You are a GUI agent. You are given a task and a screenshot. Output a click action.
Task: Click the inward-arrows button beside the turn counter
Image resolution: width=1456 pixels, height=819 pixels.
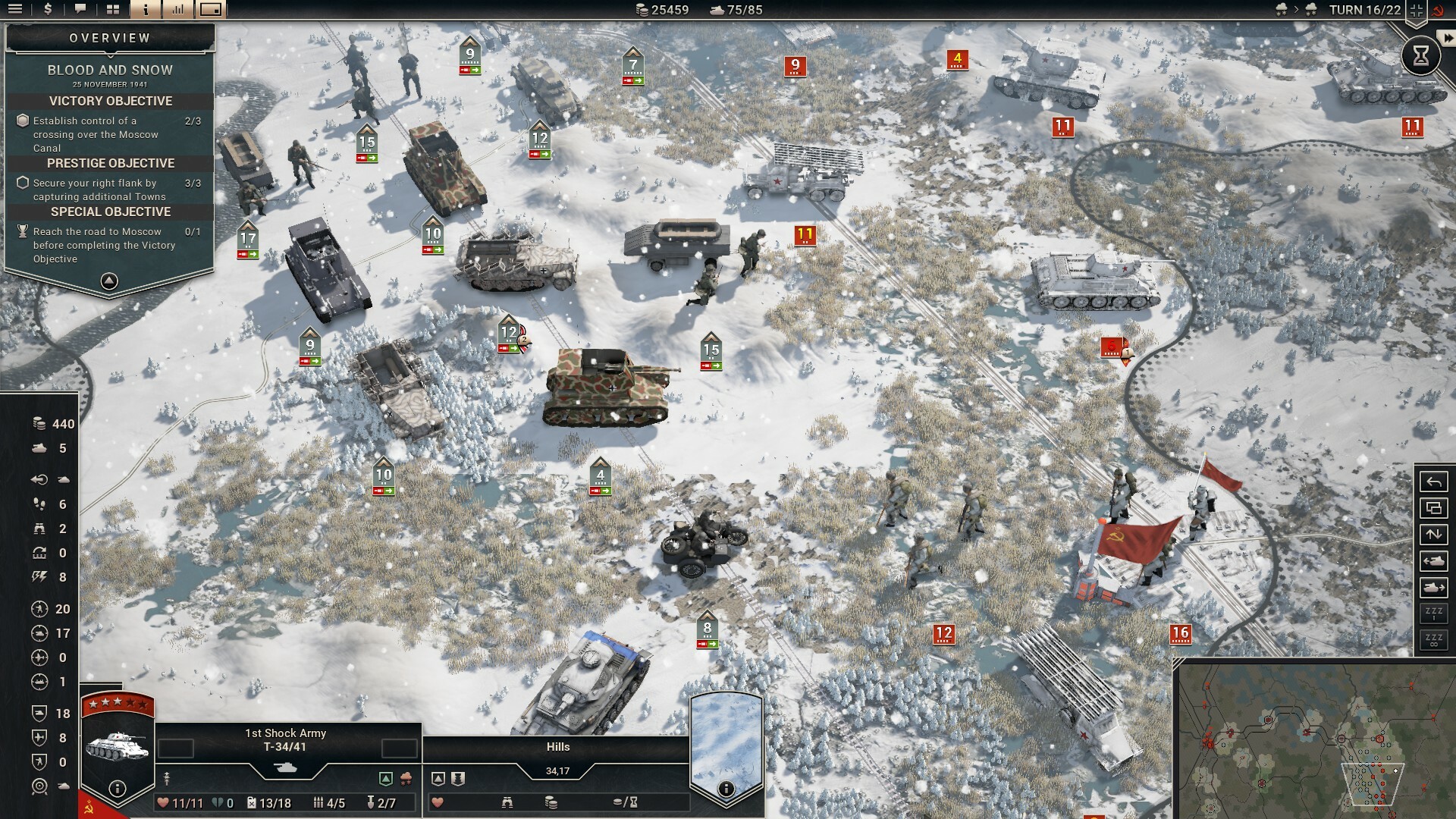tap(1416, 10)
